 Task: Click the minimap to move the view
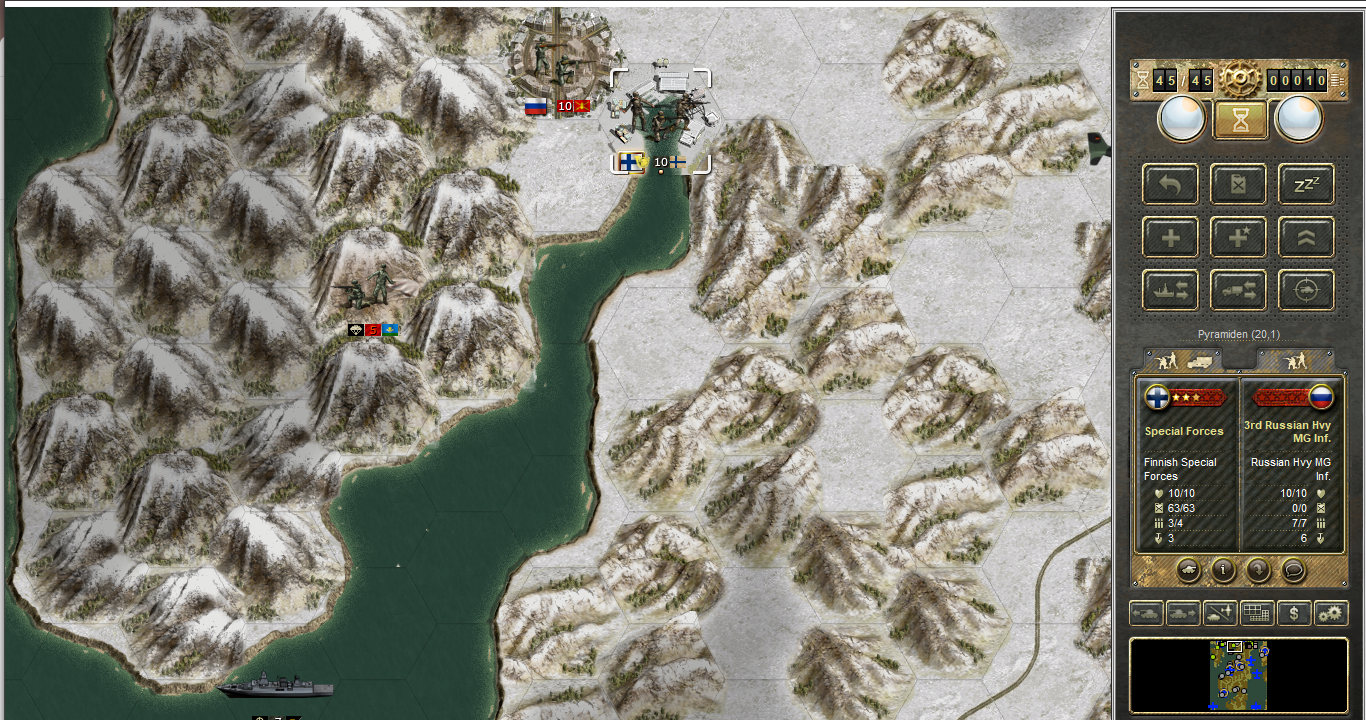tap(1238, 675)
